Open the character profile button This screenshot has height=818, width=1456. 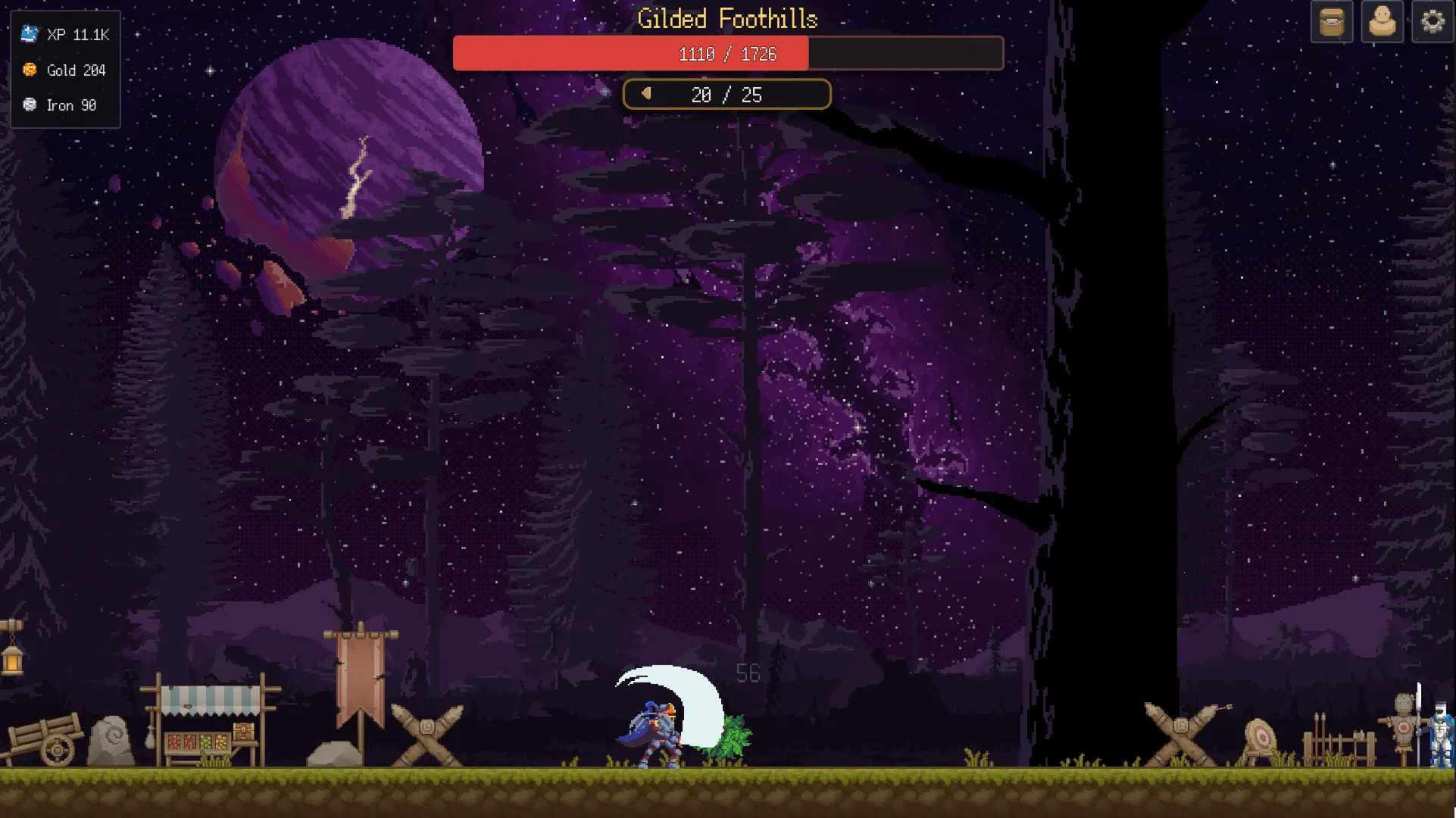[1382, 22]
